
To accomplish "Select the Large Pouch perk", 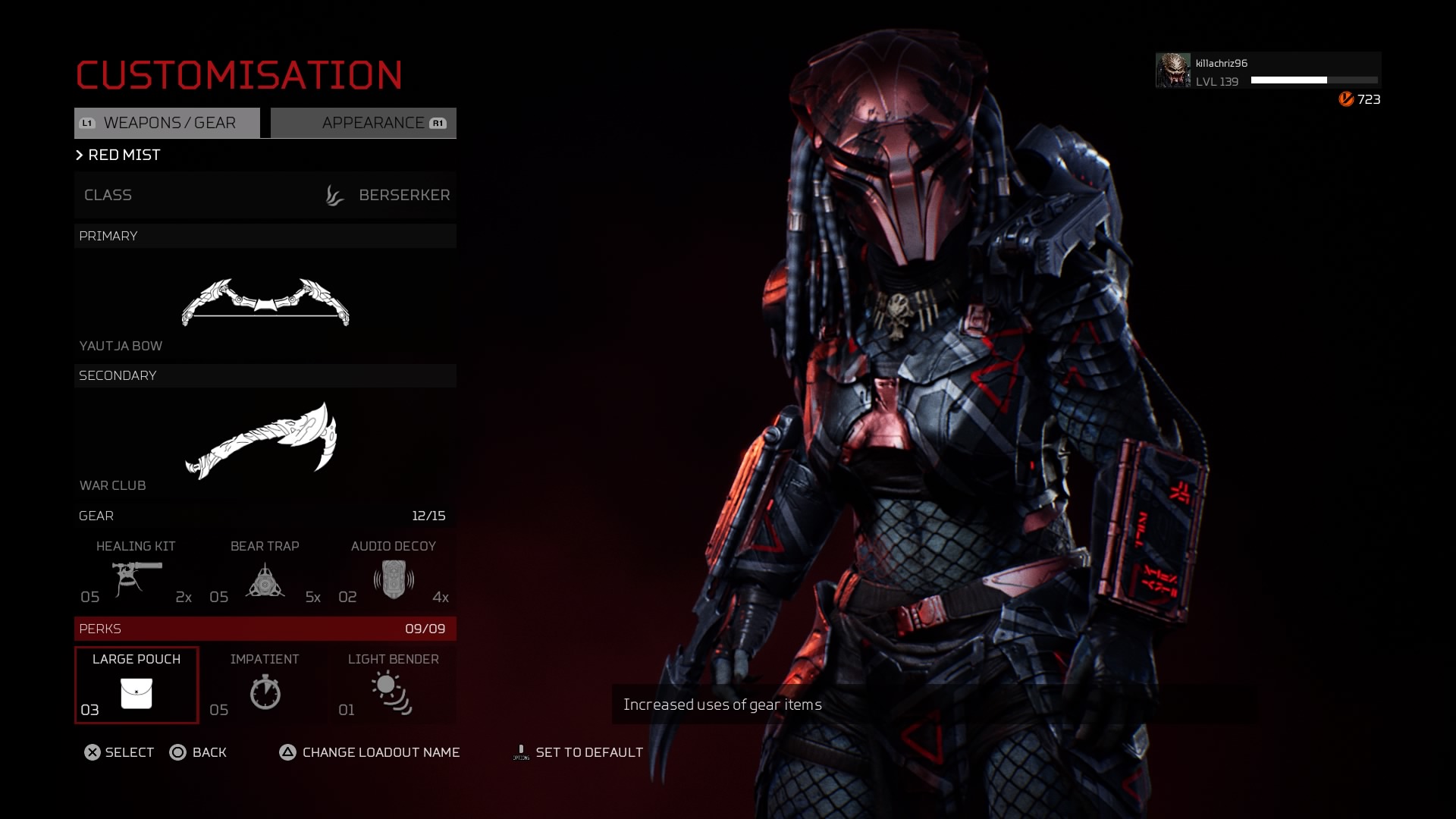I will coord(136,686).
